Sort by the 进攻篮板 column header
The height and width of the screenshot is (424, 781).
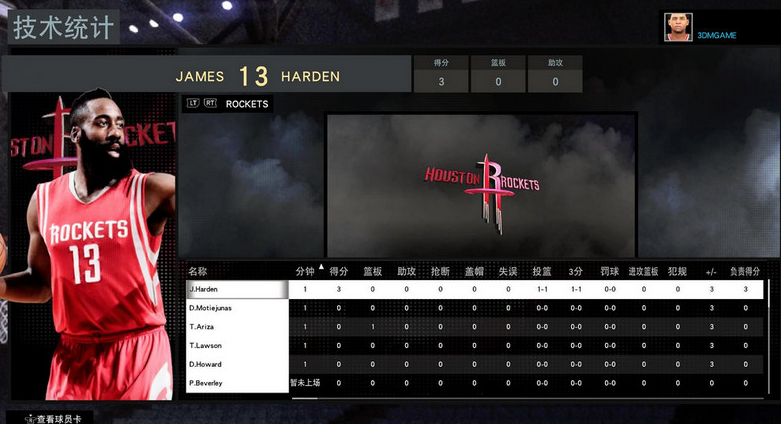coord(643,271)
